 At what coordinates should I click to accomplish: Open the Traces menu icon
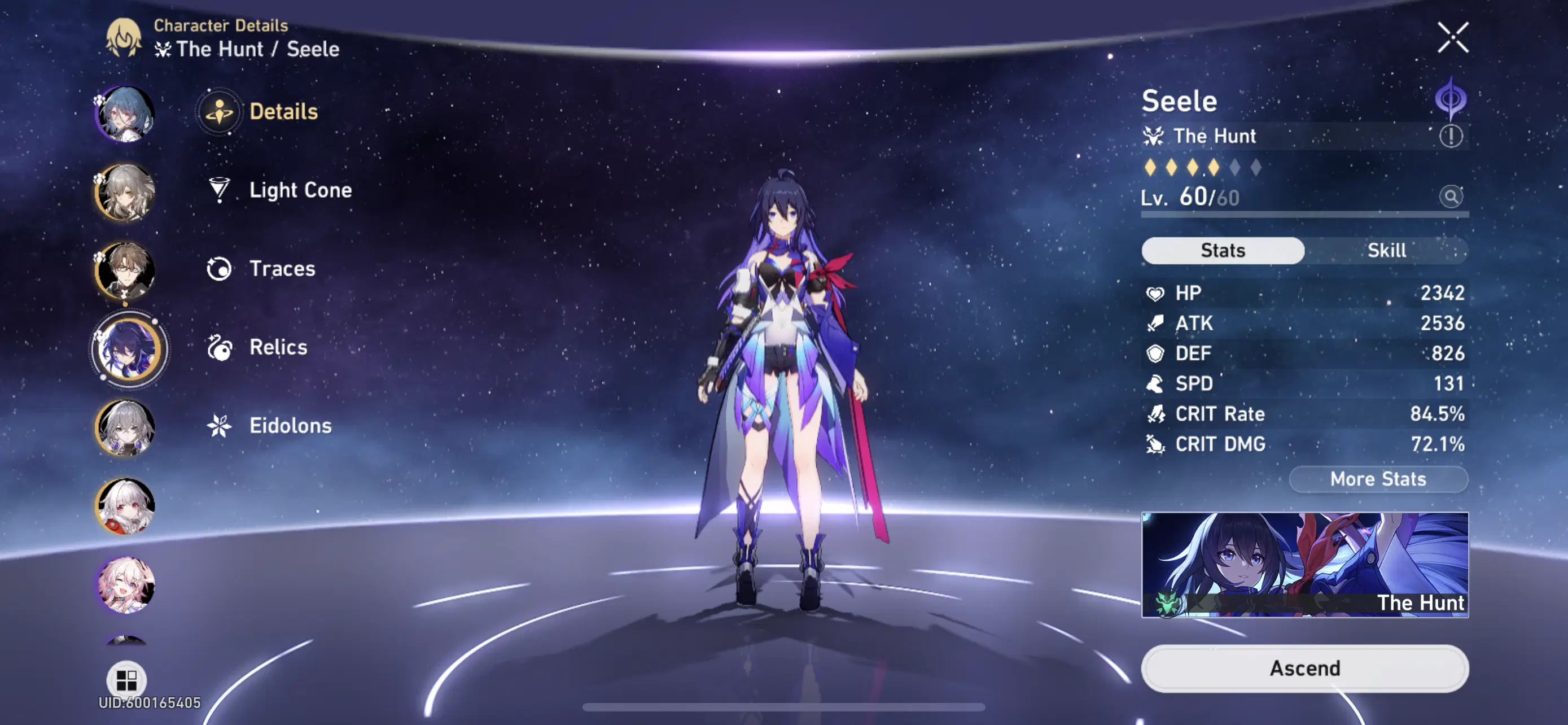pyautogui.click(x=219, y=268)
